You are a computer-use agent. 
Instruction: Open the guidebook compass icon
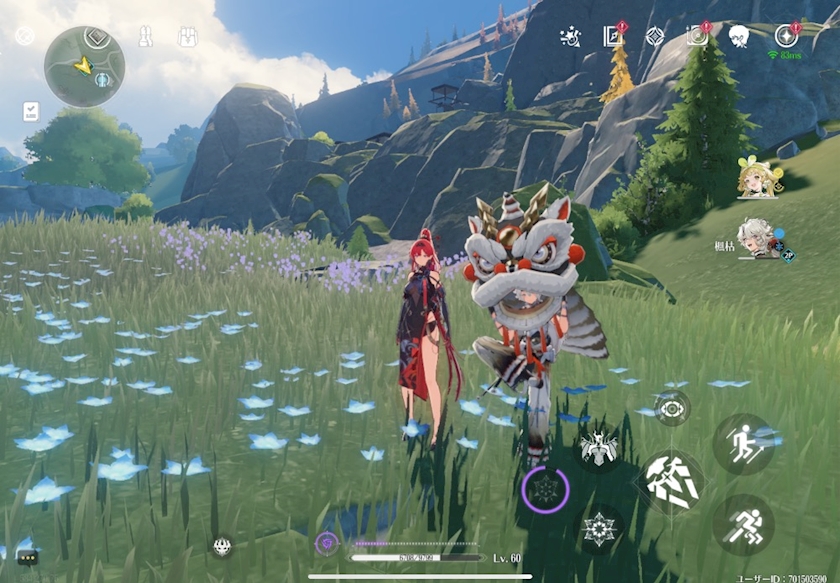613,37
